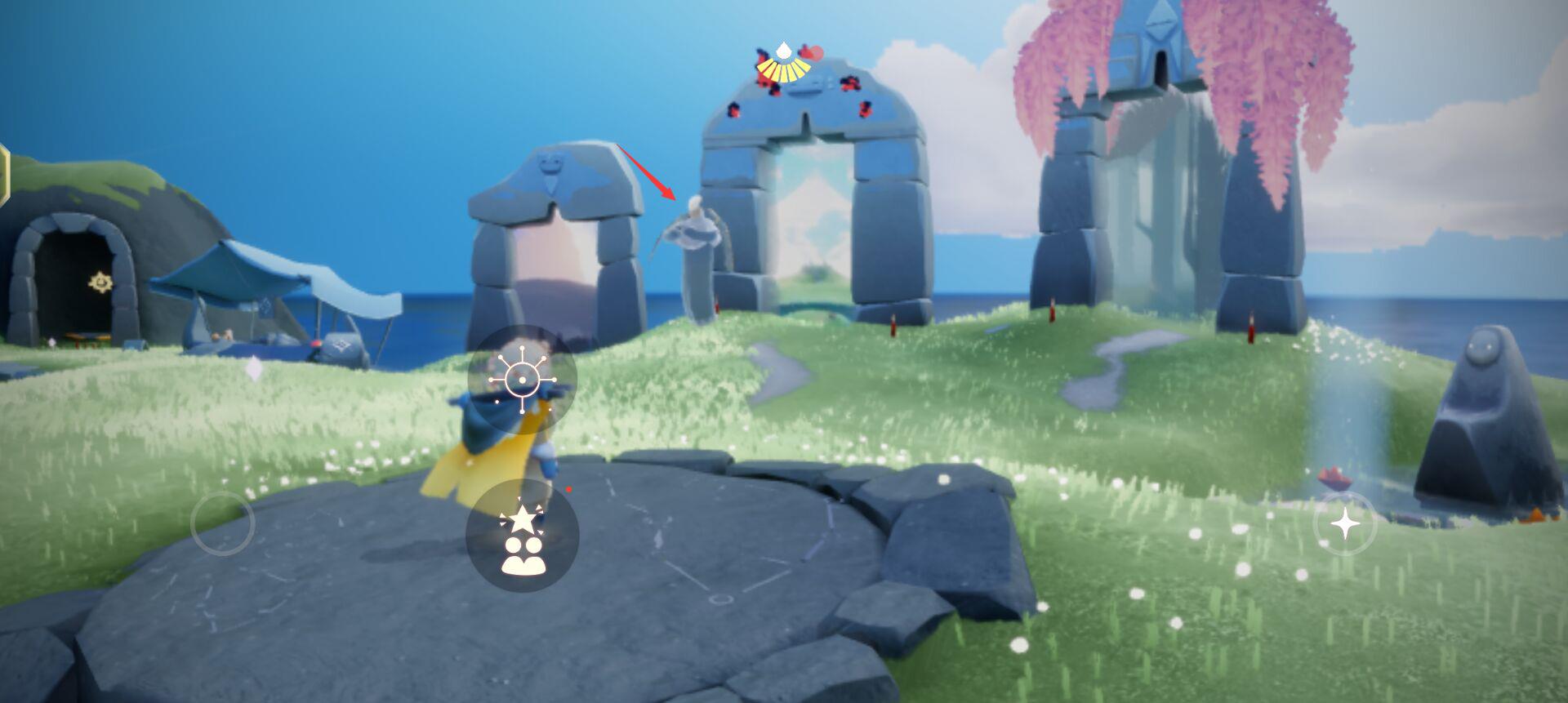Image resolution: width=1568 pixels, height=703 pixels.
Task: Tap the empty circle movement joystick
Action: click(x=222, y=523)
